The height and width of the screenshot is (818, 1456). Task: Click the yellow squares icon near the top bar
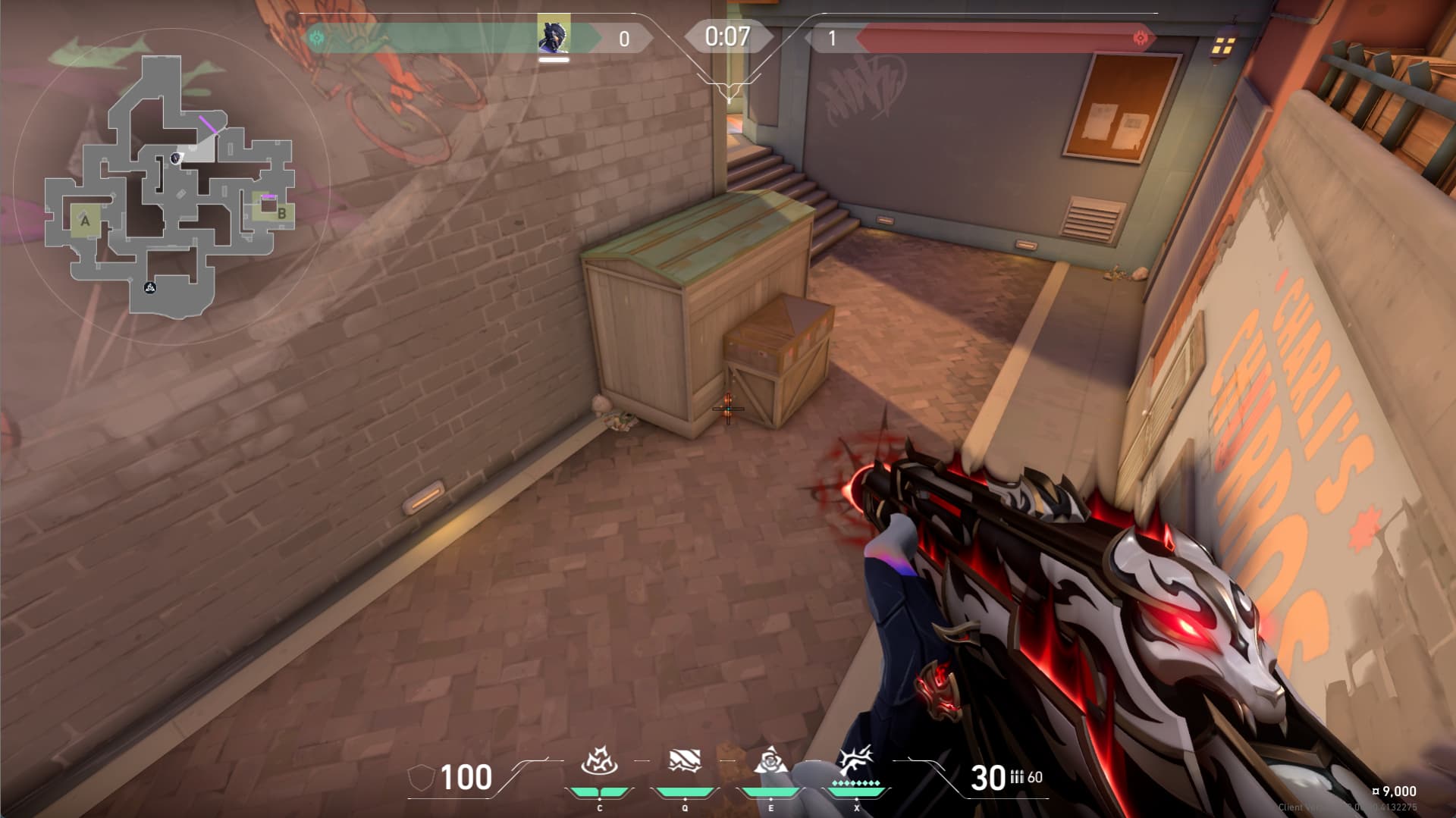(1223, 46)
